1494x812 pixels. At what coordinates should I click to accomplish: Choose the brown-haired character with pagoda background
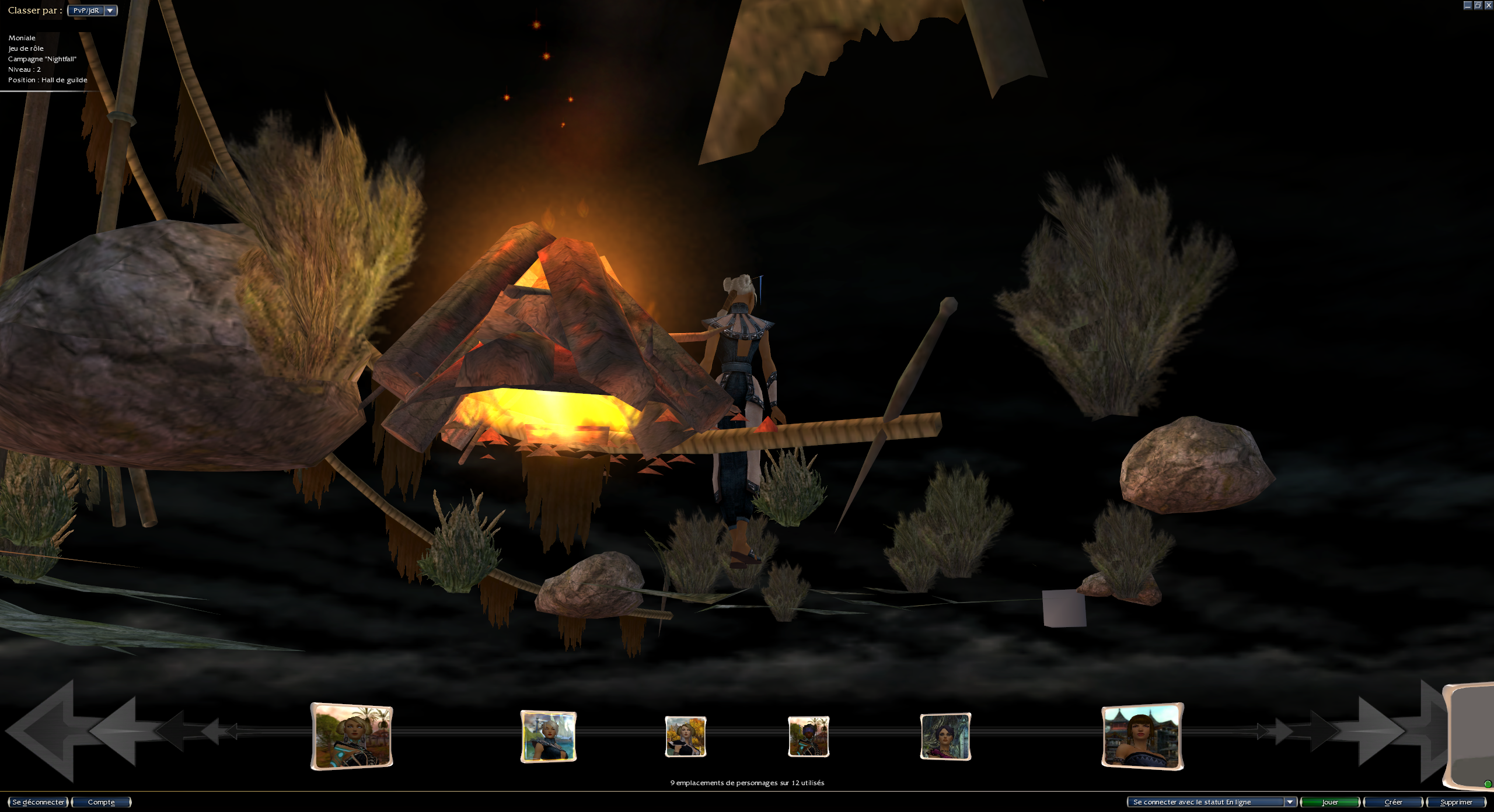[1142, 736]
